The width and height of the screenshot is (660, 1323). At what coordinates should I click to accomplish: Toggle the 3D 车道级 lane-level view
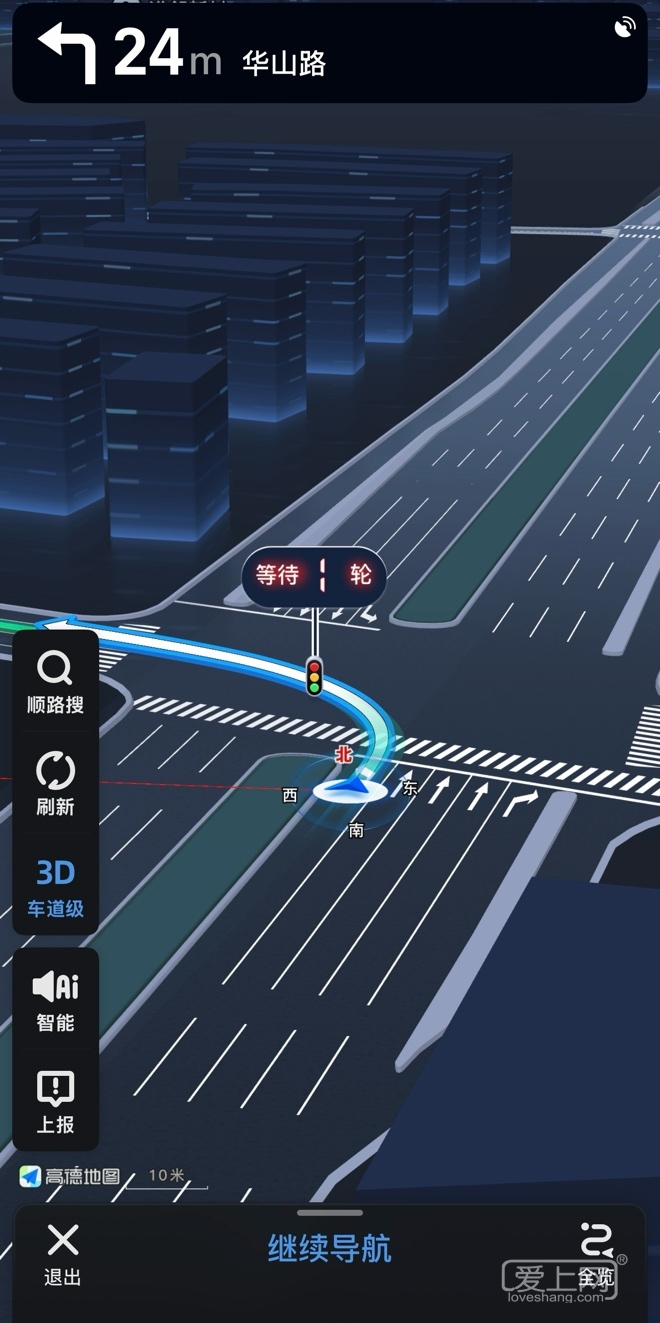tap(55, 887)
